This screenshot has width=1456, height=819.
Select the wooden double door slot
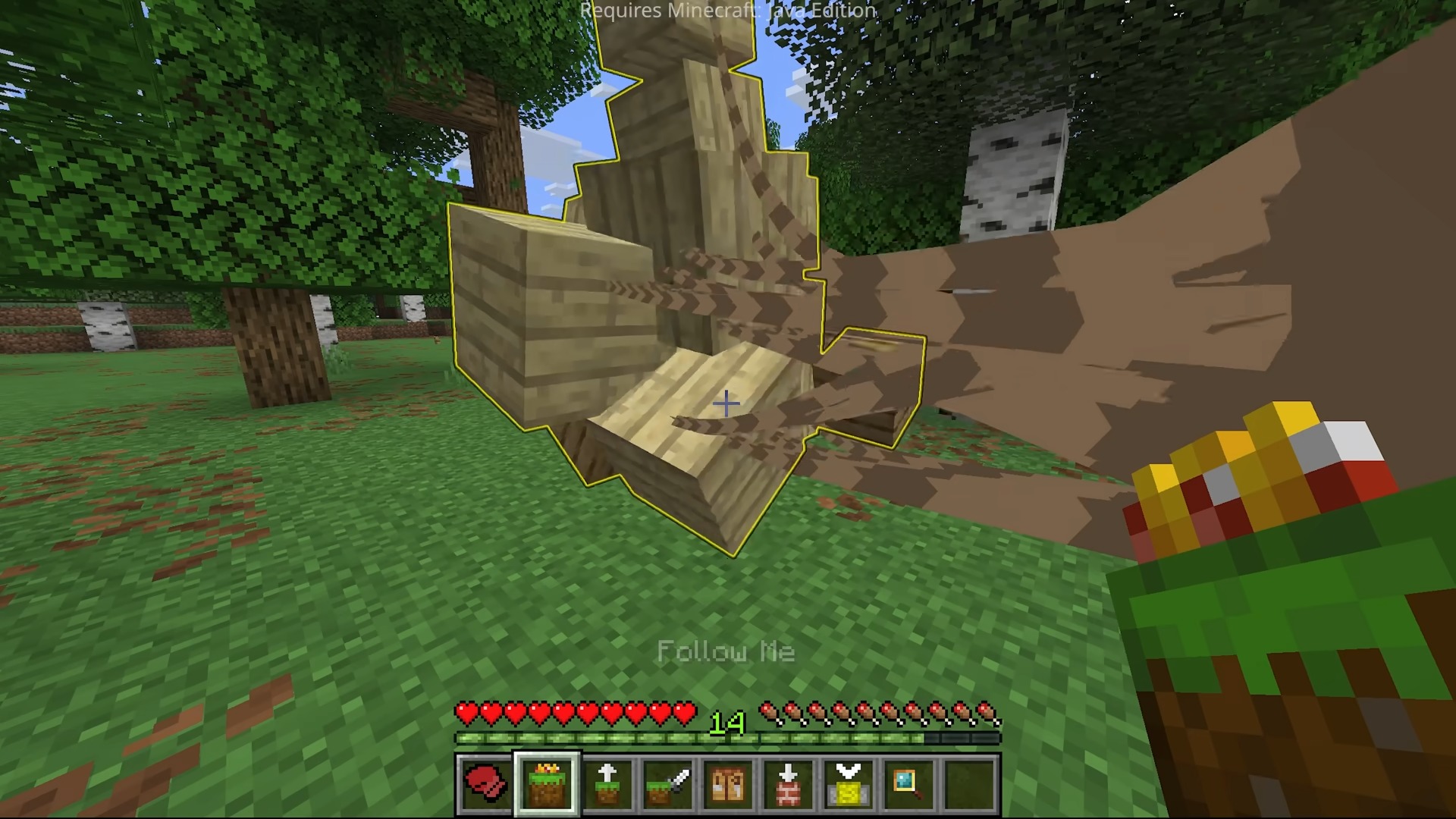click(x=728, y=784)
